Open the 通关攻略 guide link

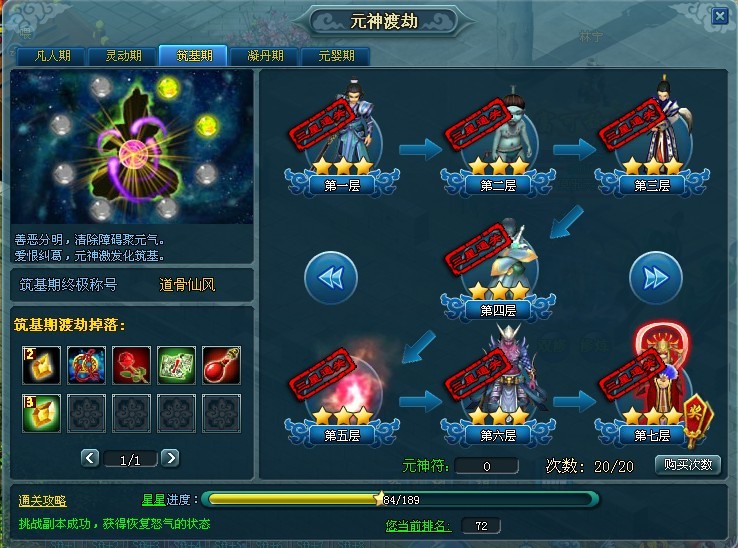43,500
